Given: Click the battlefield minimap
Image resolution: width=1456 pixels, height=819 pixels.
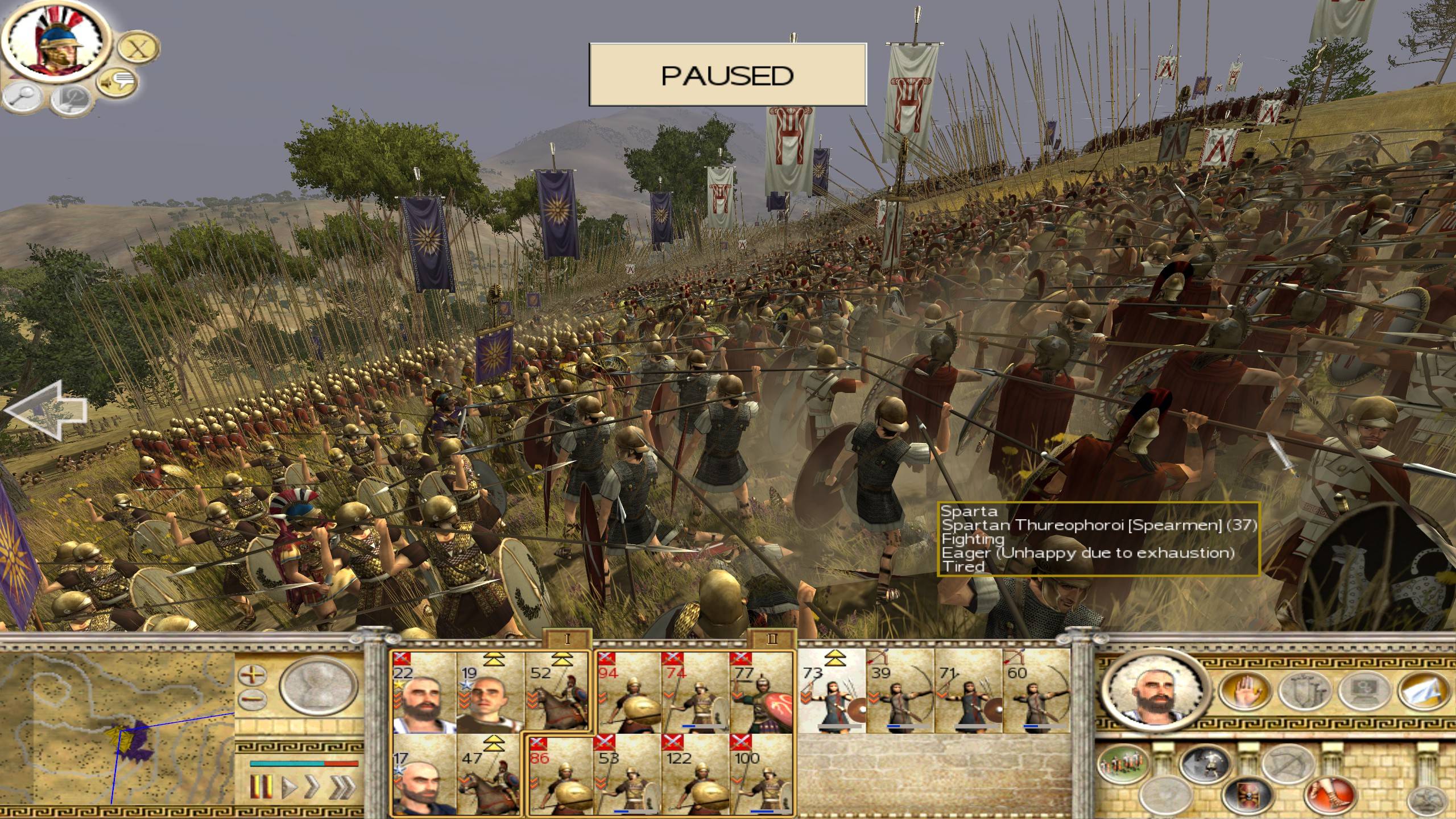Looking at the screenshot, I should click(x=117, y=727).
